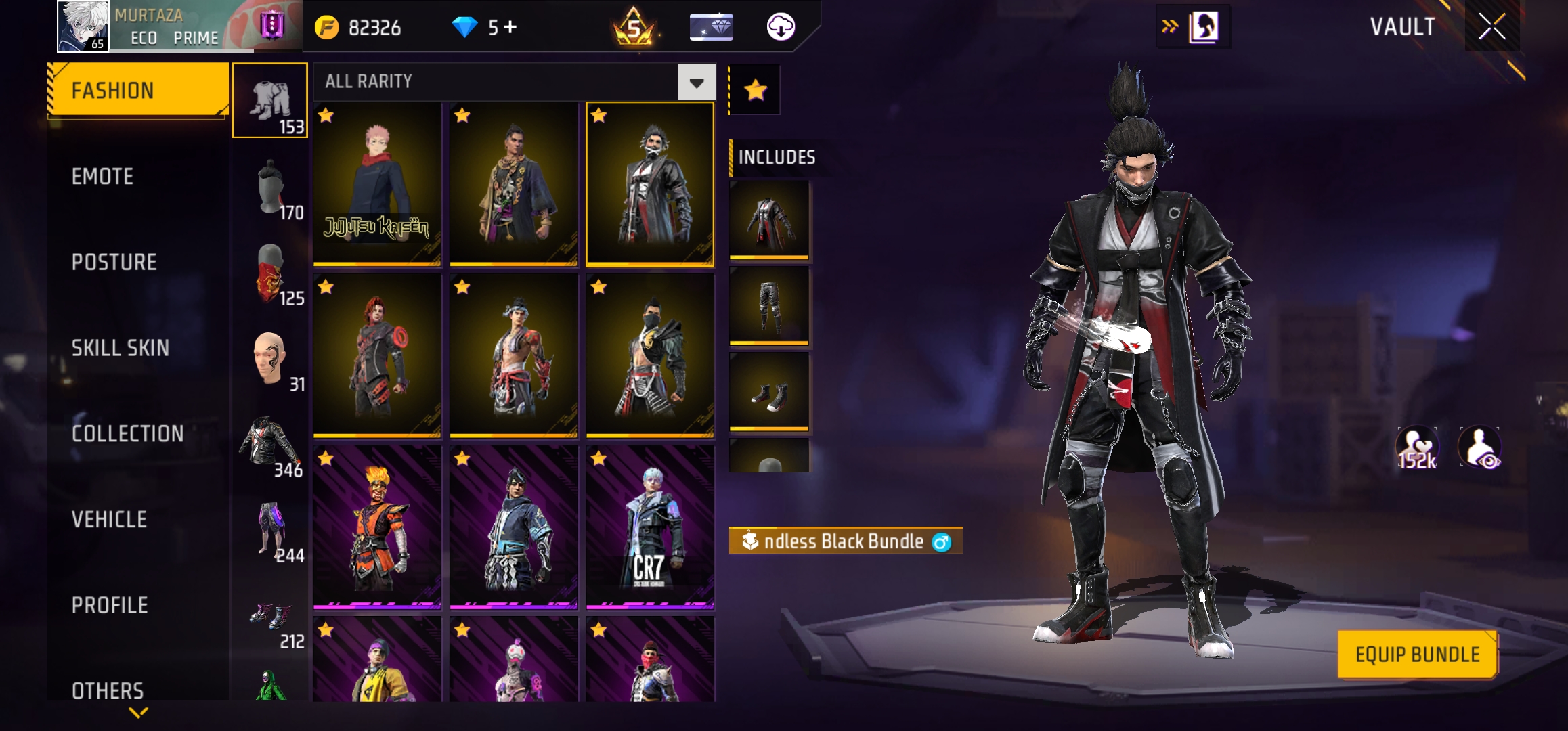This screenshot has width=1568, height=731.
Task: View the included jacket item
Action: (769, 220)
